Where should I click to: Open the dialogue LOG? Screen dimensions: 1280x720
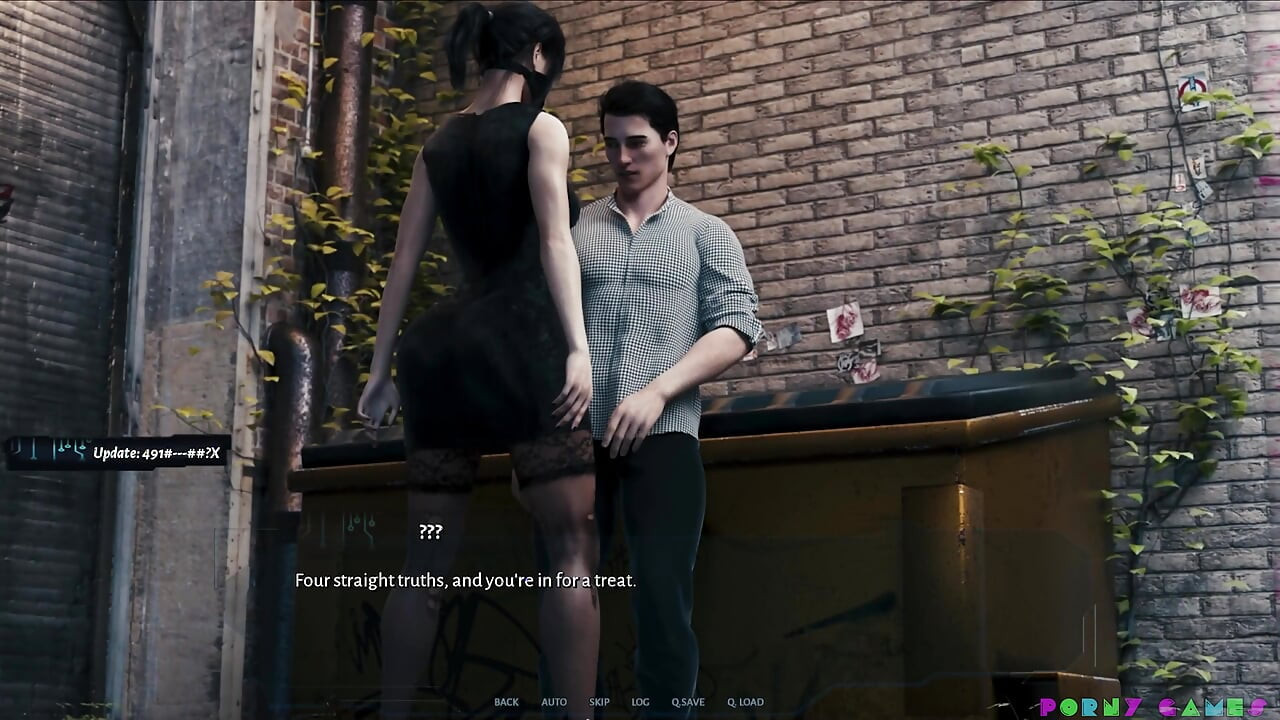pos(640,702)
